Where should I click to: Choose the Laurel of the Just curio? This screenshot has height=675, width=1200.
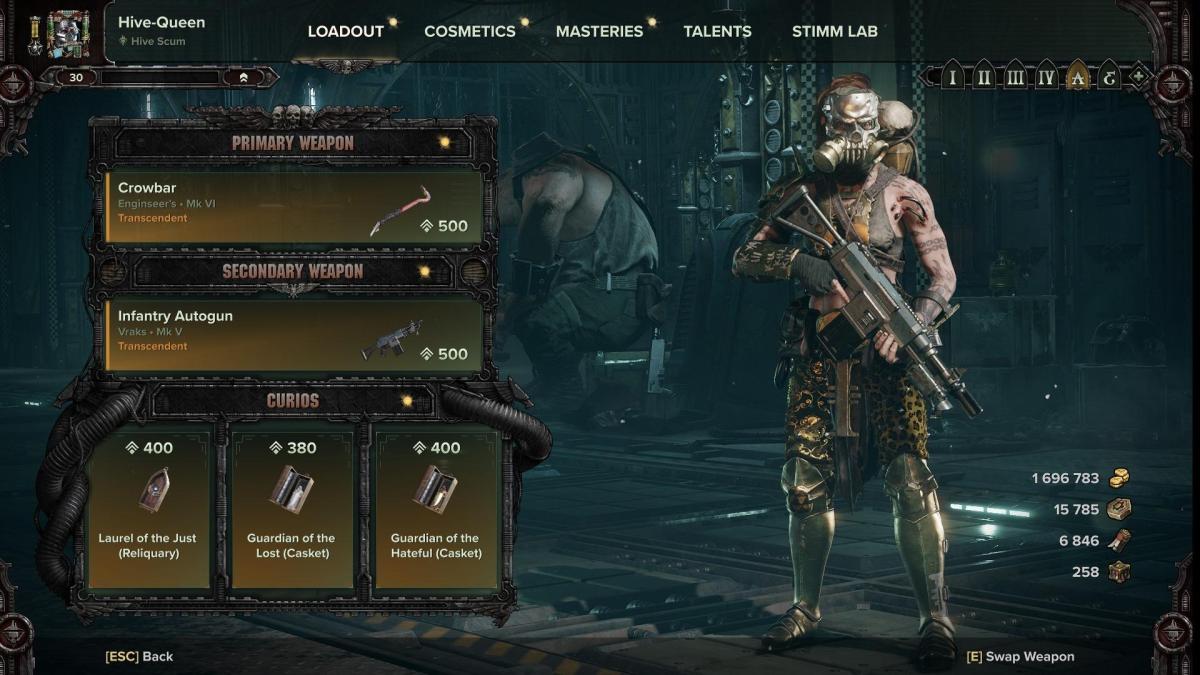pyautogui.click(x=149, y=509)
